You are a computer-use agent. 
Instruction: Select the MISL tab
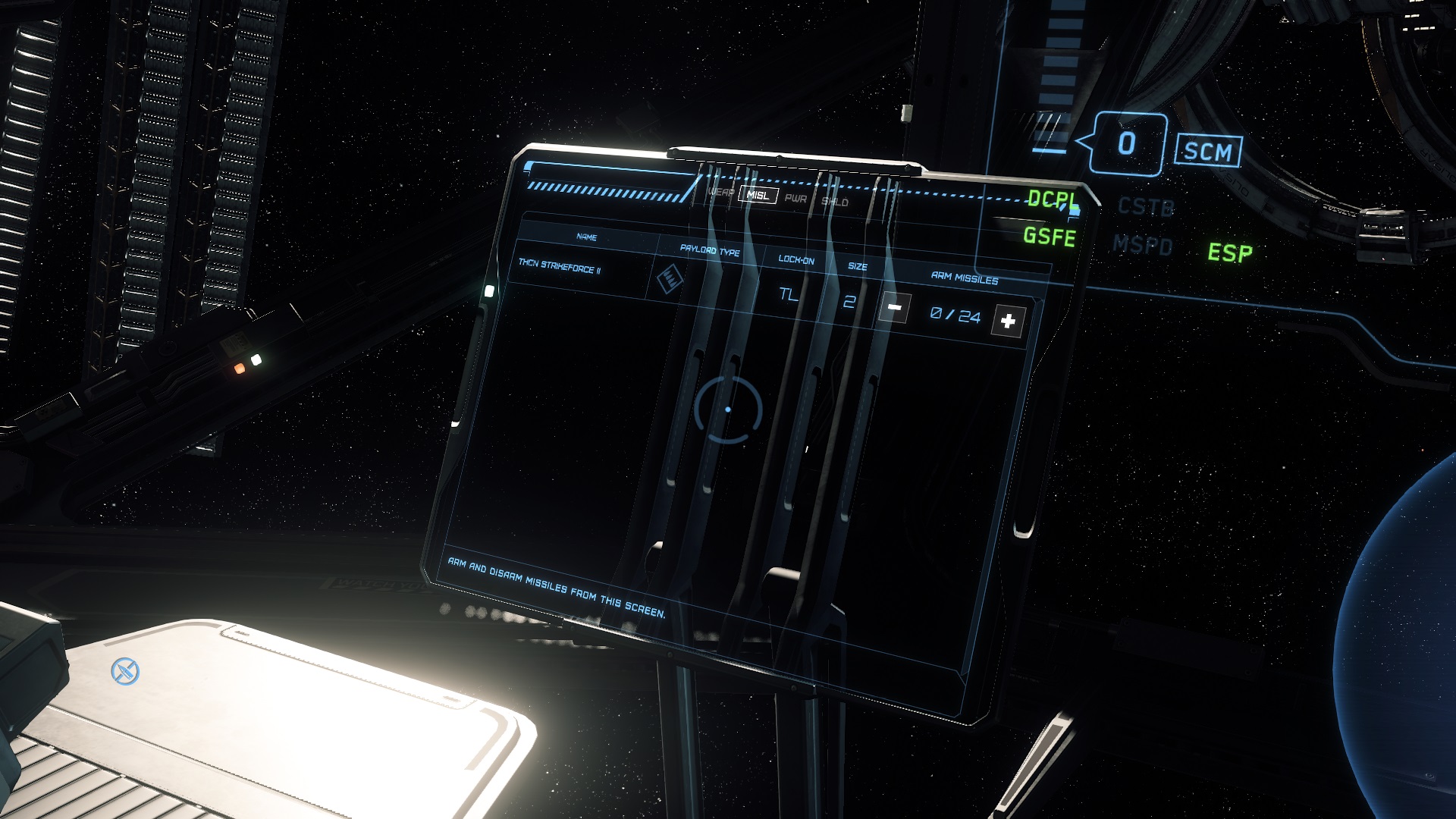758,195
